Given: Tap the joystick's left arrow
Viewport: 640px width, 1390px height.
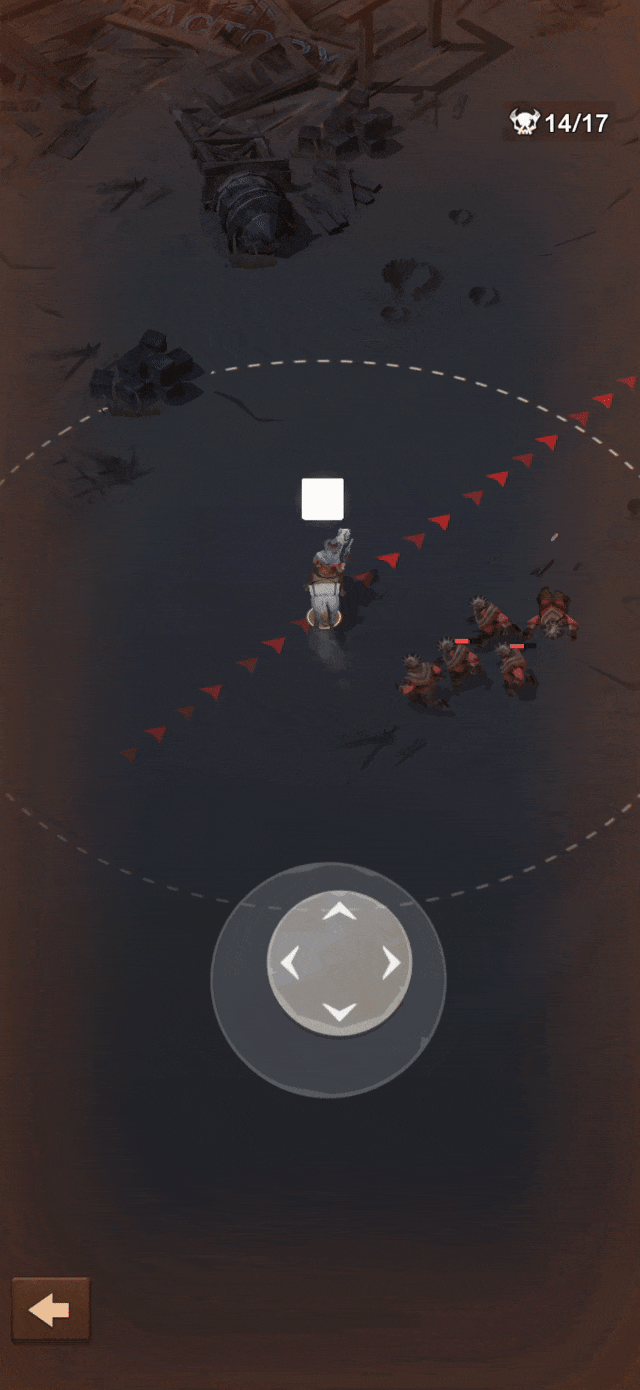Looking at the screenshot, I should [x=289, y=963].
